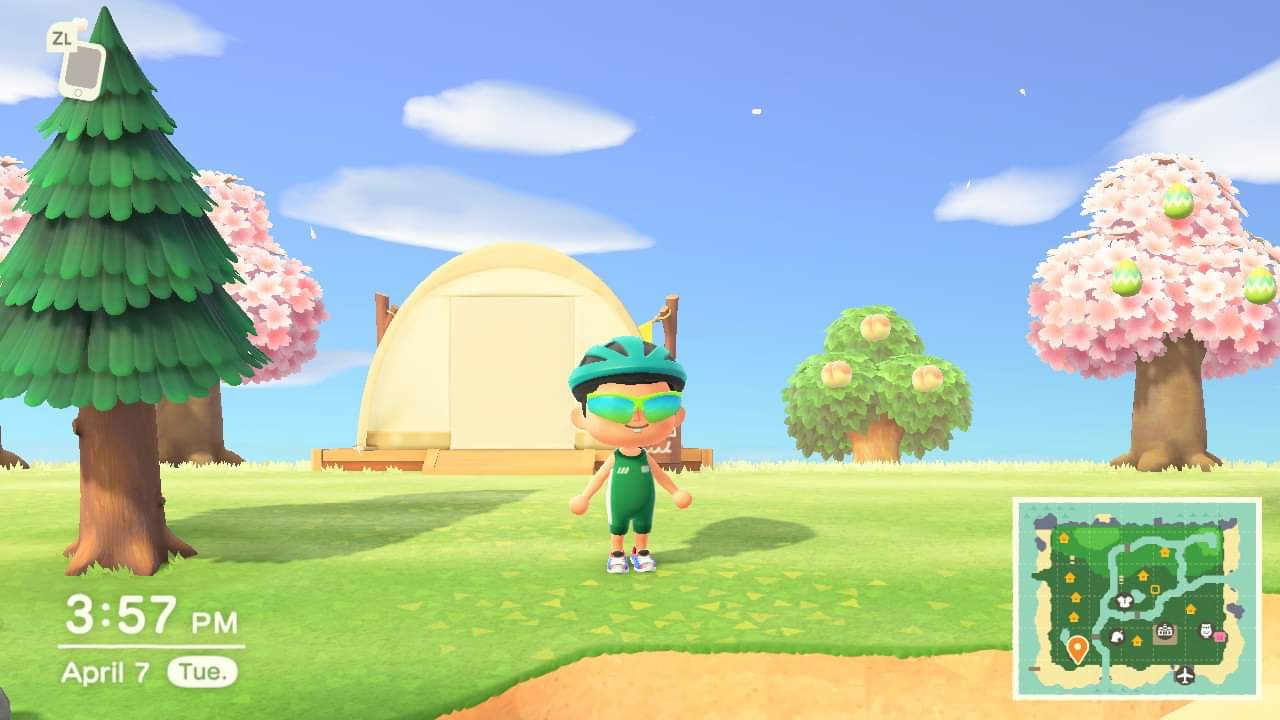
Task: Click the orange player location pin on the map
Action: point(1078,647)
